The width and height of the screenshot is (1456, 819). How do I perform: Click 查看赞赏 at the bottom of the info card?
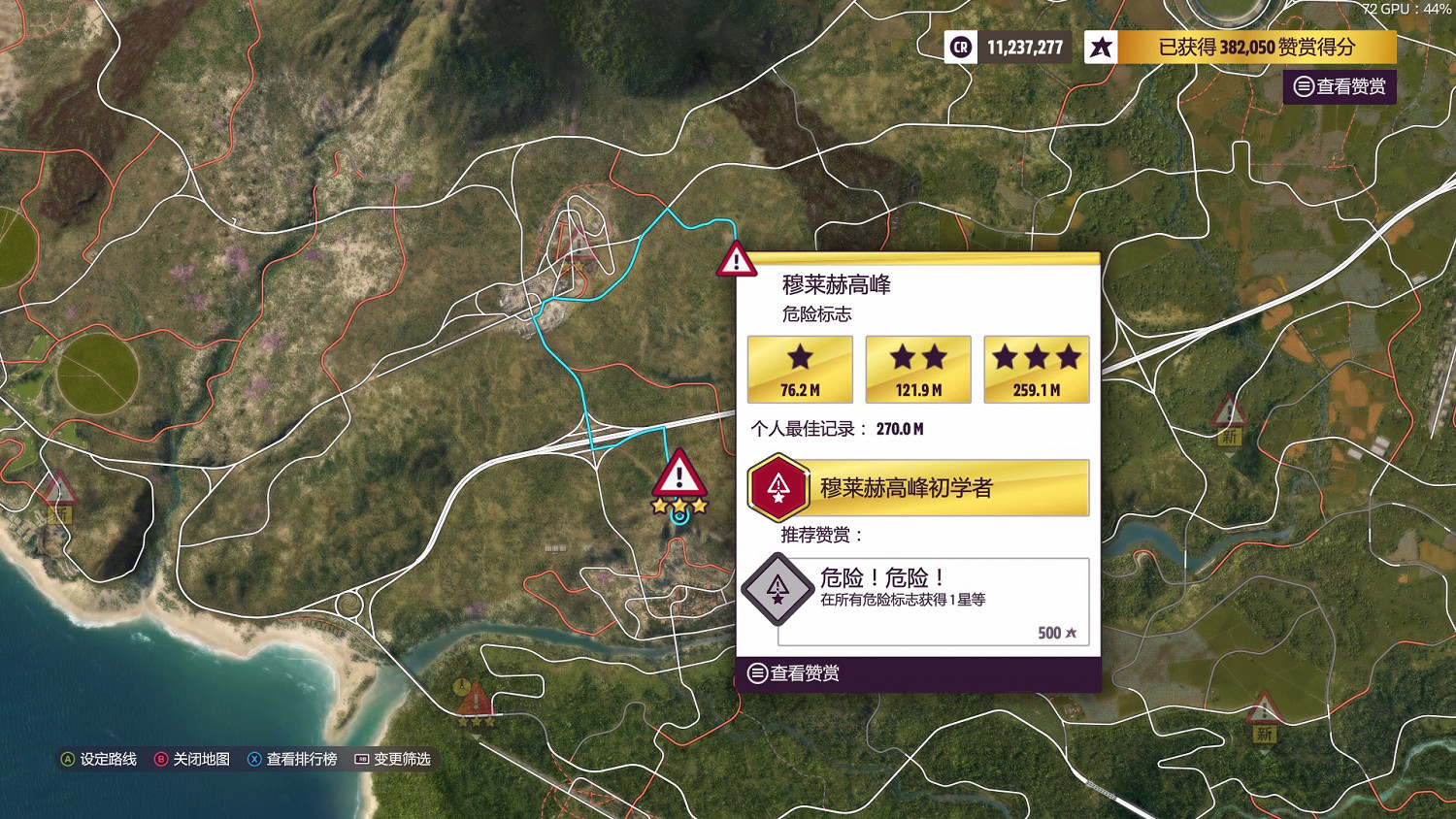tap(793, 672)
